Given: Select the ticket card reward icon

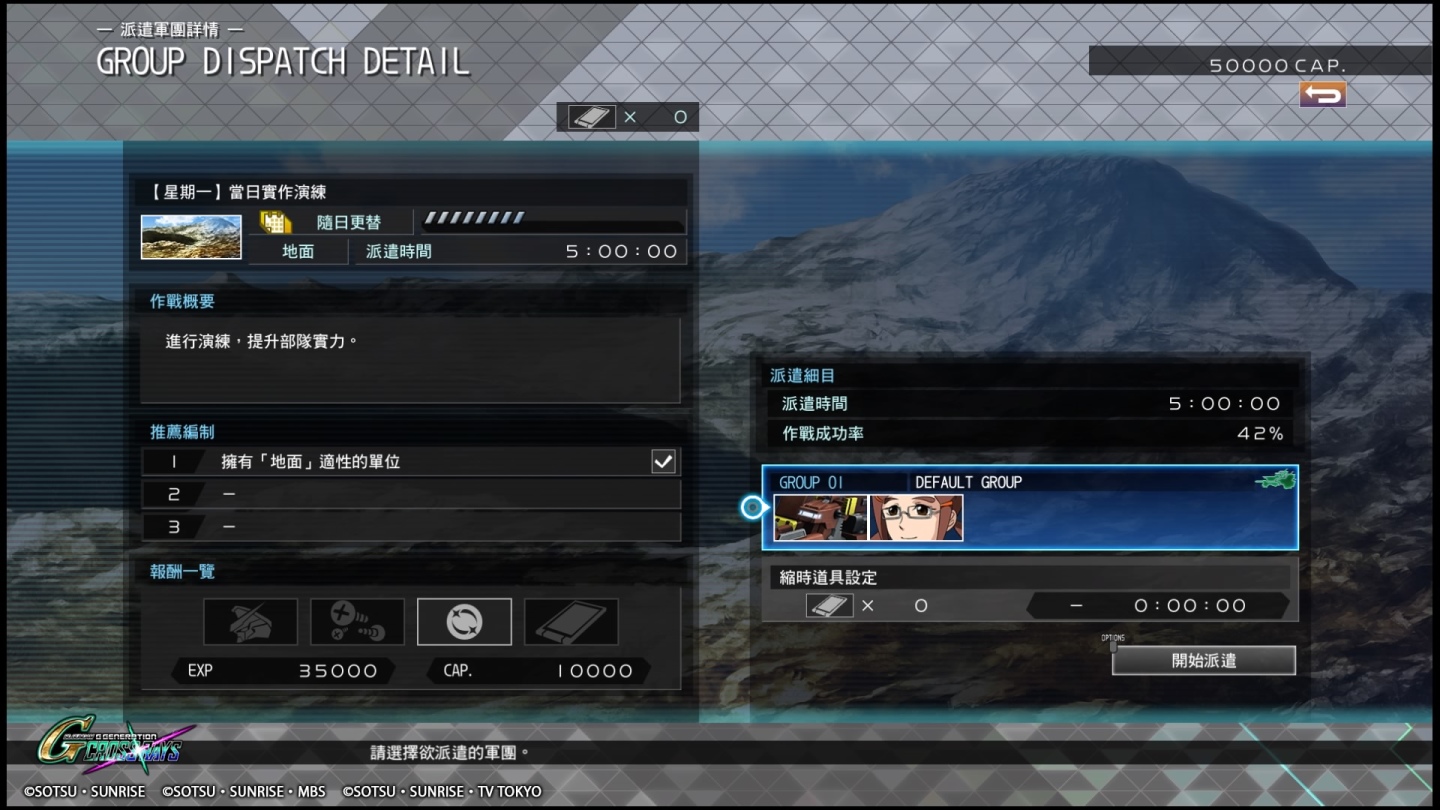Looking at the screenshot, I should pyautogui.click(x=571, y=622).
